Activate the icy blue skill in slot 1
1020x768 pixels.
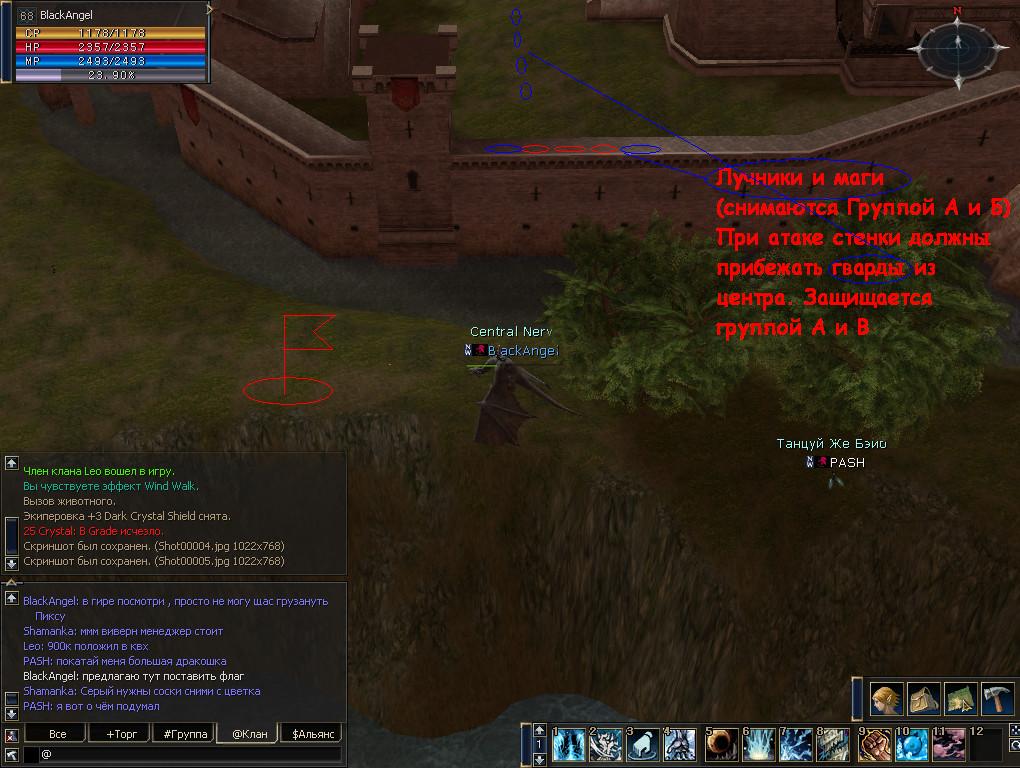[x=568, y=745]
